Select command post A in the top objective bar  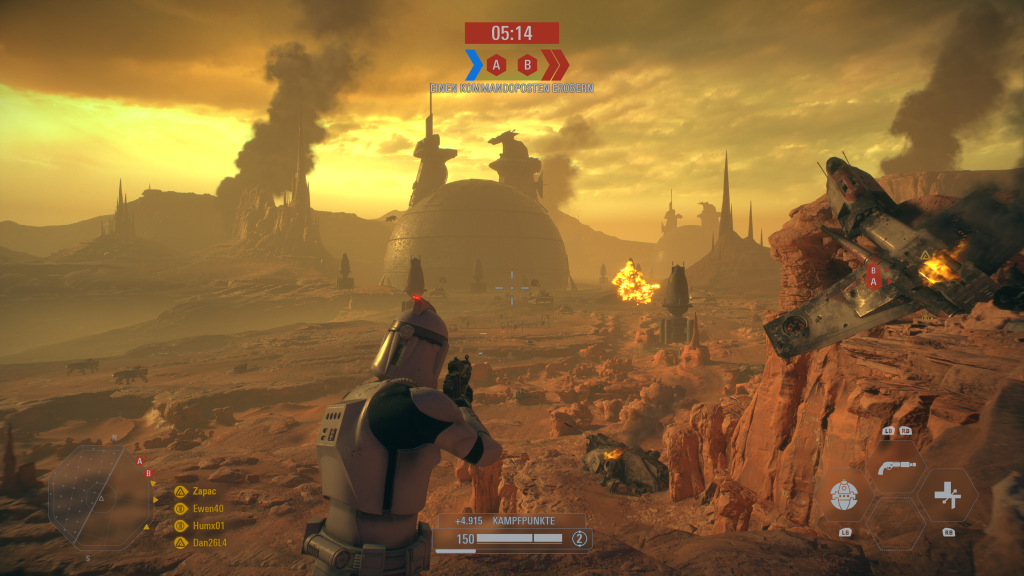[x=496, y=65]
